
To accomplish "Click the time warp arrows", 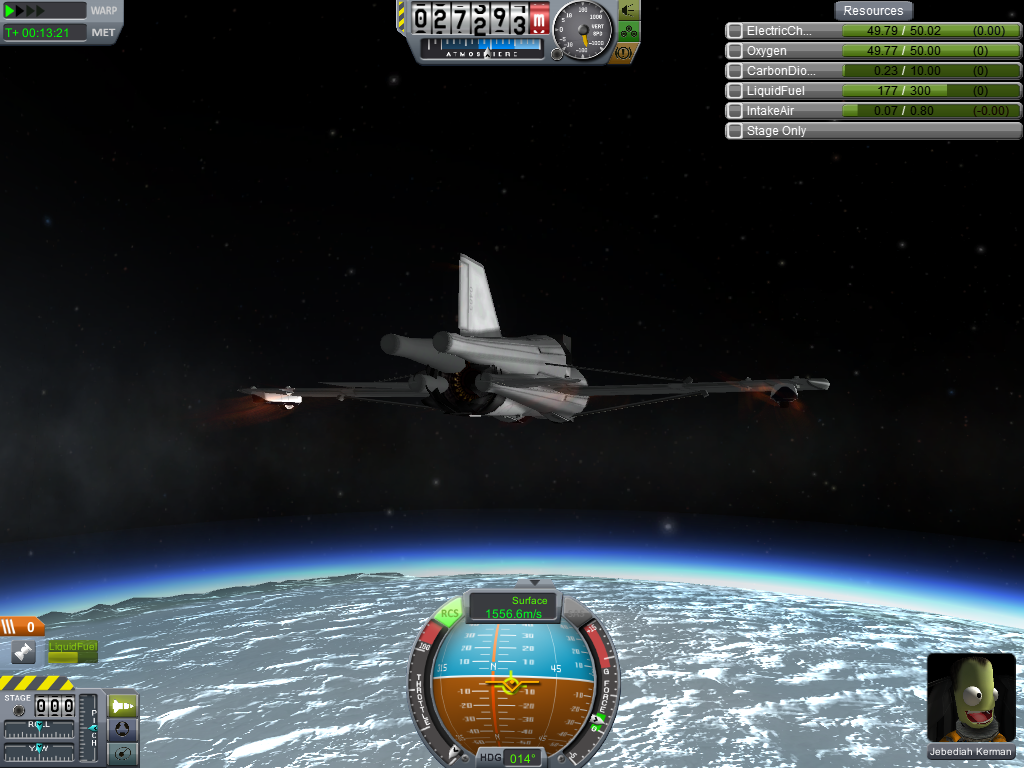I will [28, 10].
